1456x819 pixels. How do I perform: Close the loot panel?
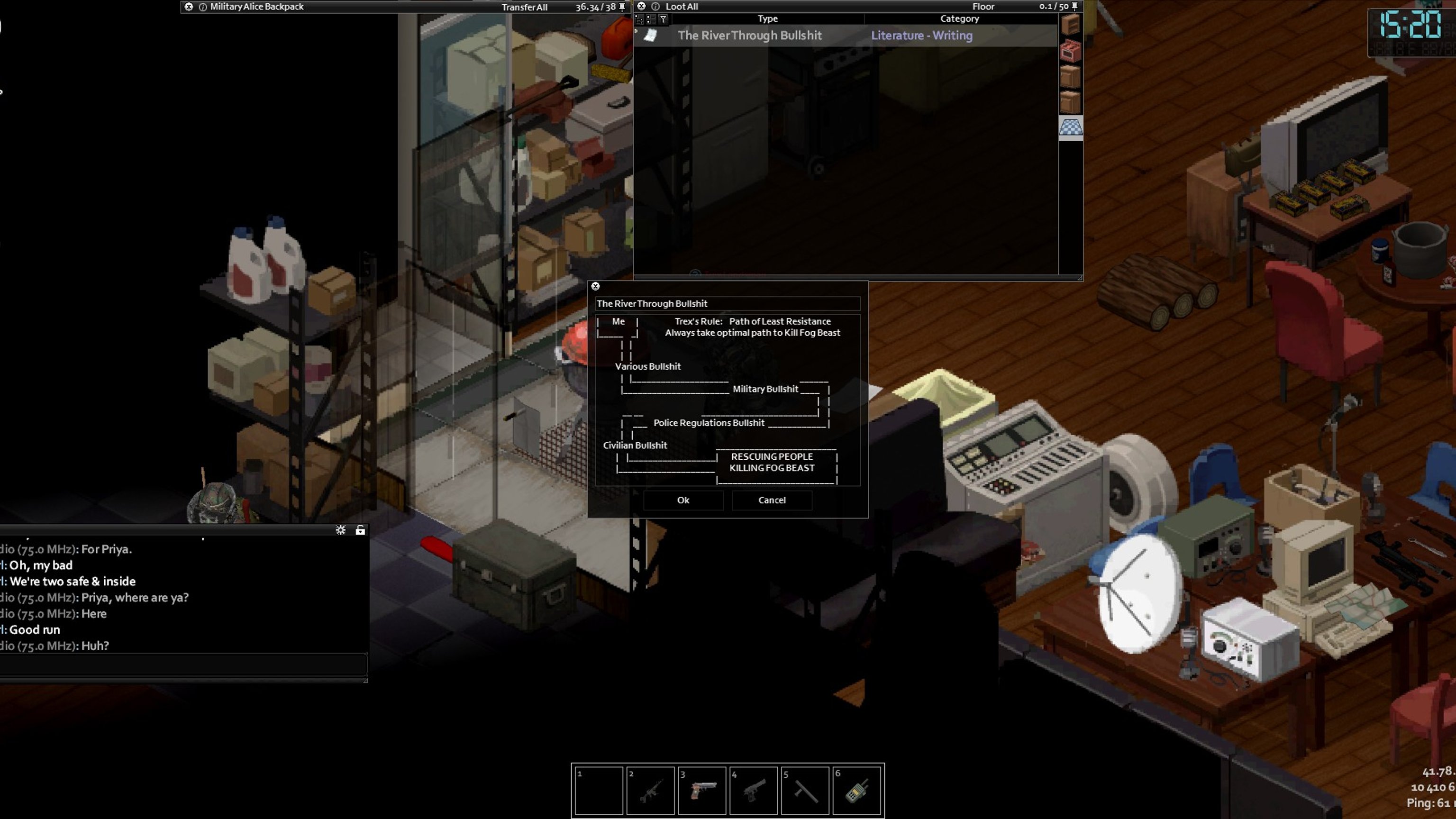coord(641,6)
